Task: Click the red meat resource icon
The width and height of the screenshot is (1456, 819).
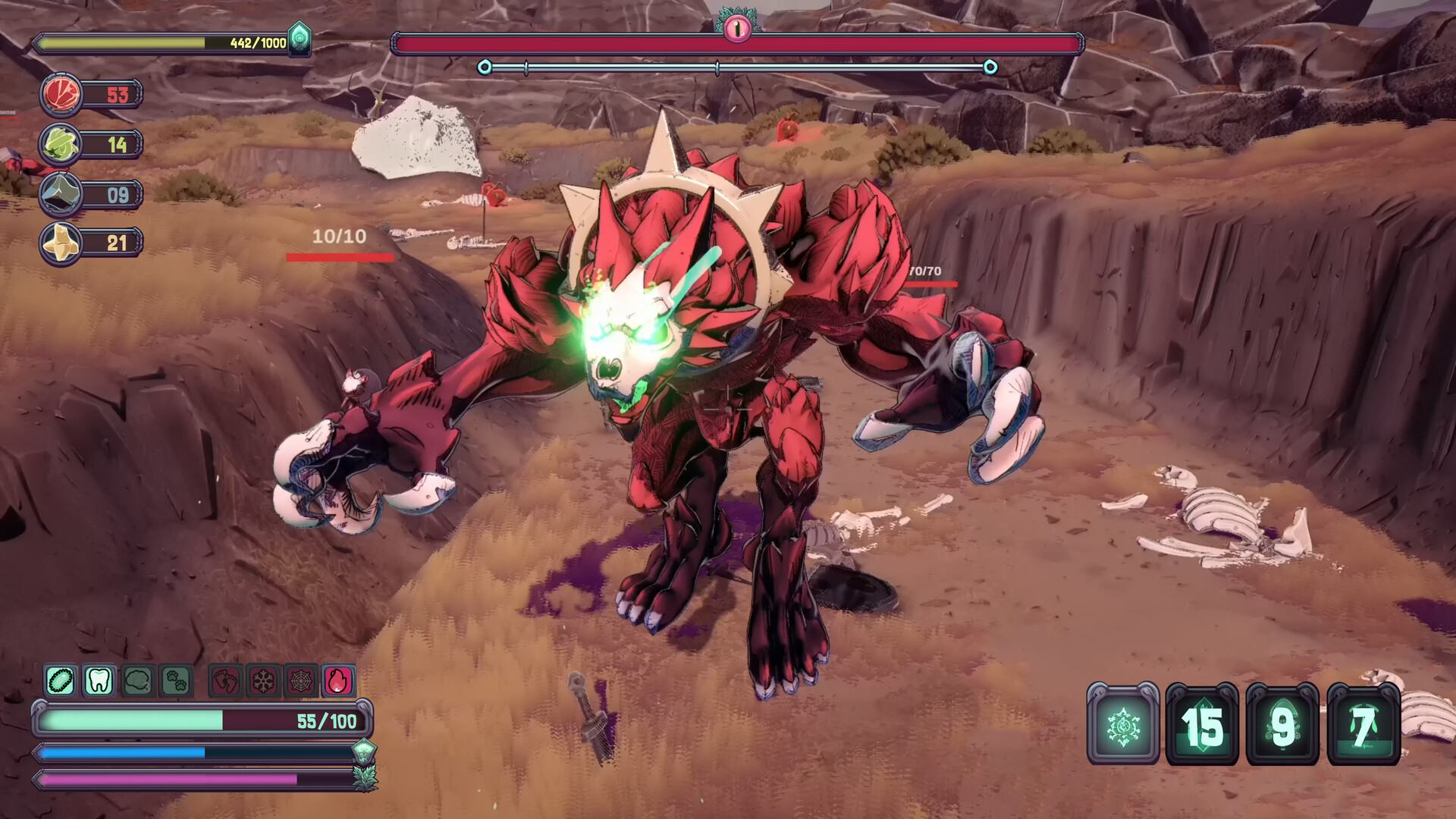Action: [61, 95]
